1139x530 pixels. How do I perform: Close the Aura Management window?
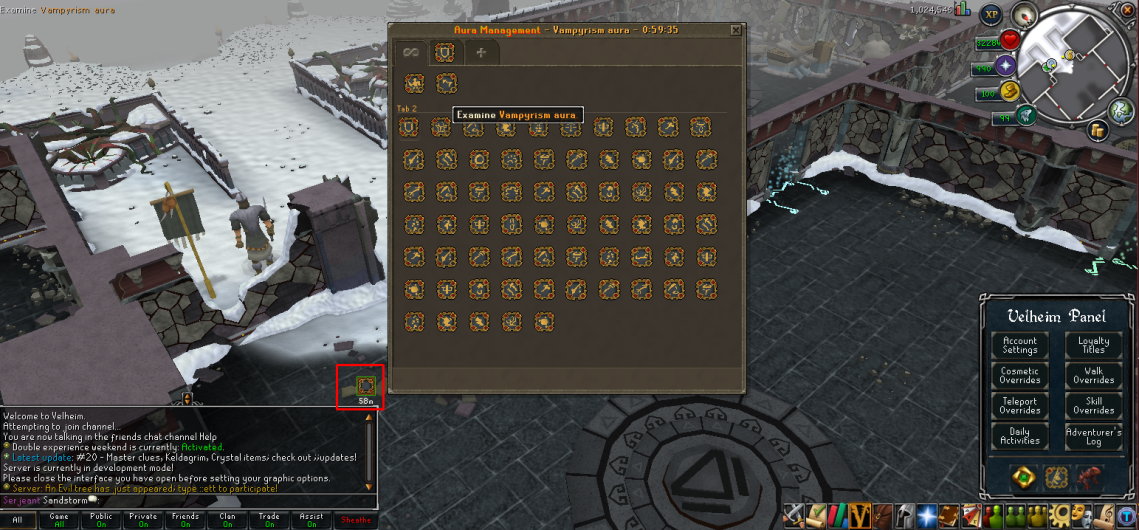[737, 30]
